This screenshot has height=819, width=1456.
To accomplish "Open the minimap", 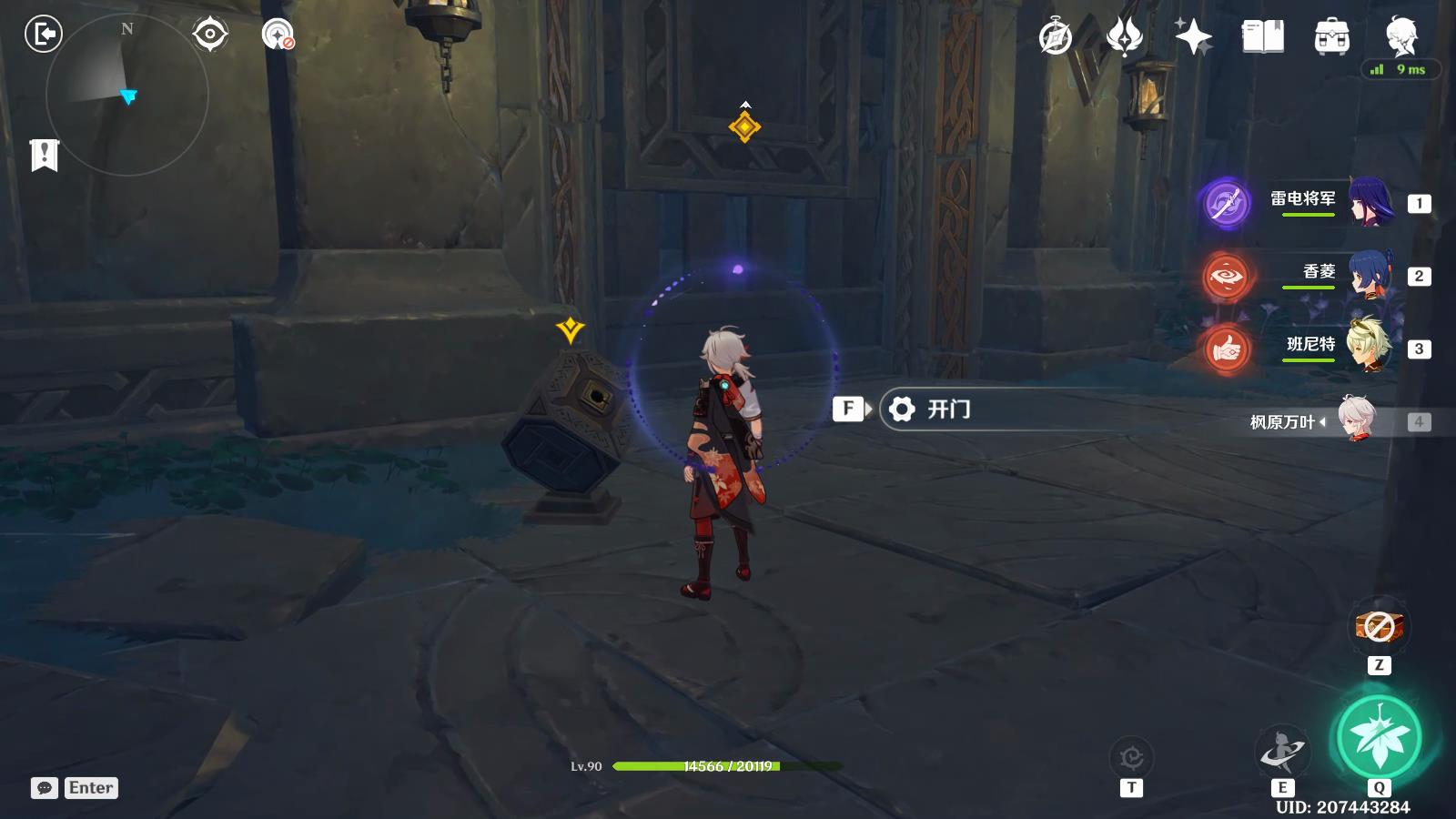I will pyautogui.click(x=126, y=94).
